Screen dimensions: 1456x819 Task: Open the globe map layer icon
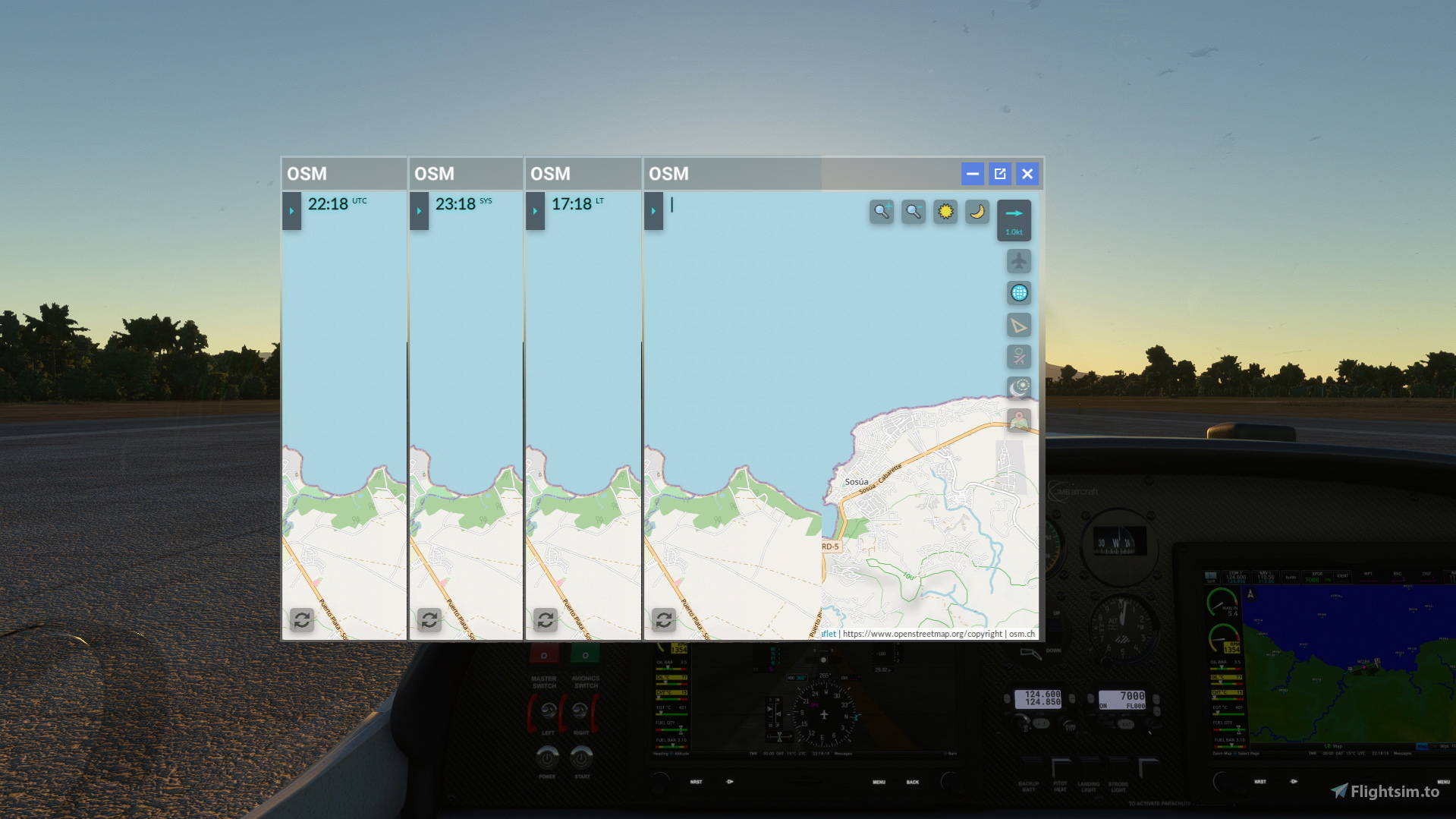(1020, 293)
